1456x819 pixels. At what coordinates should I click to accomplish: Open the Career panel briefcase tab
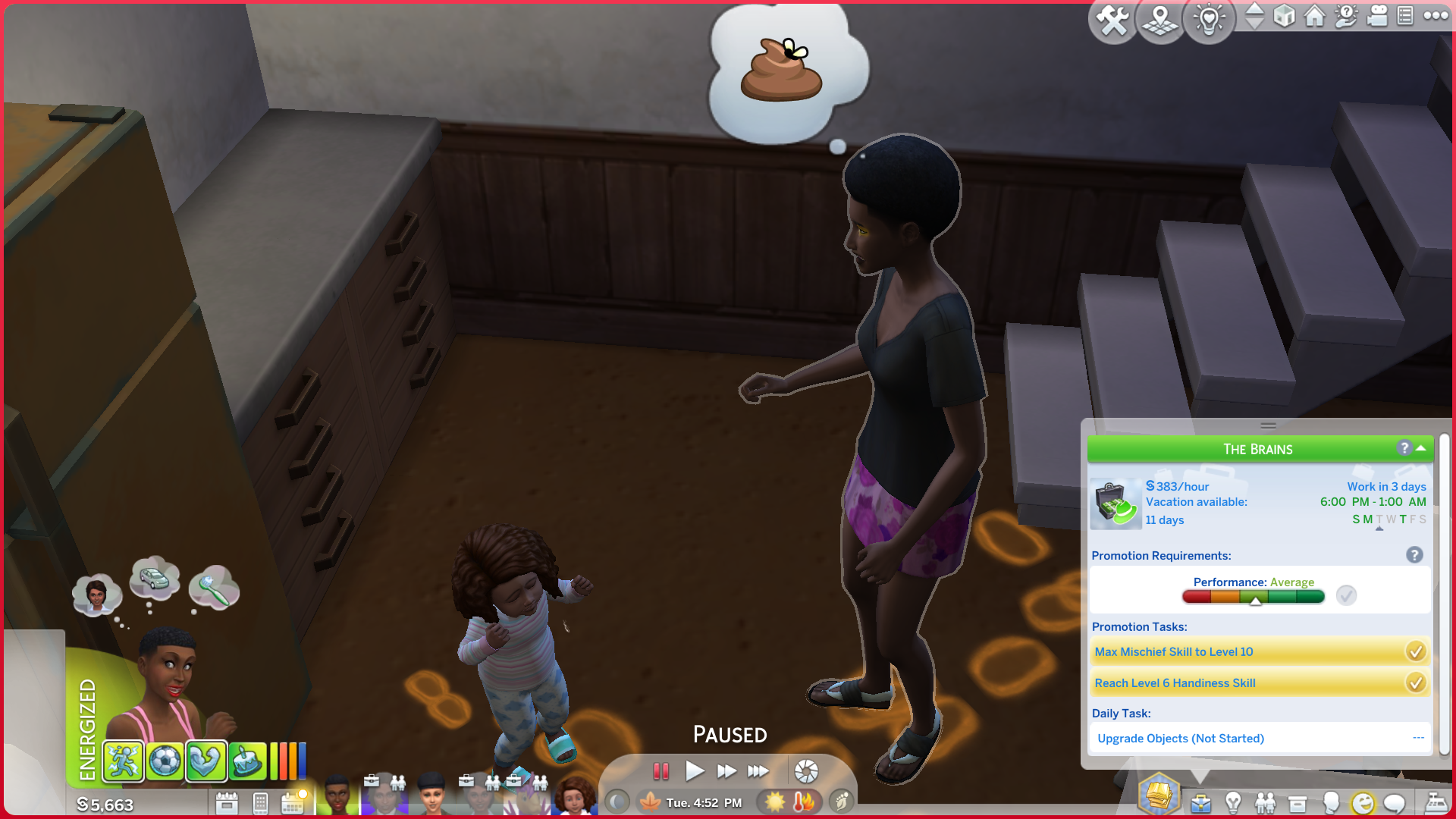1200,803
